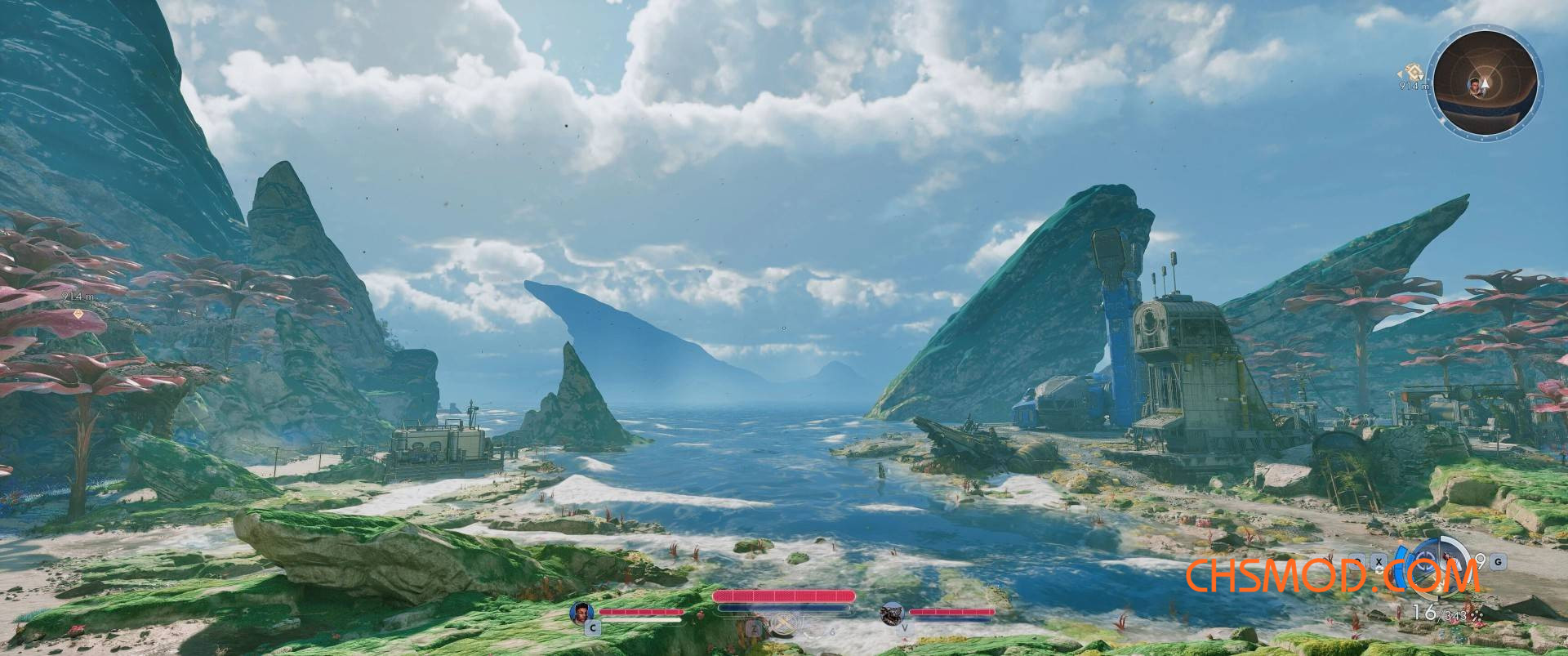The width and height of the screenshot is (1568, 656).
Task: Click the companion portrait labeled C
Action: tap(583, 610)
